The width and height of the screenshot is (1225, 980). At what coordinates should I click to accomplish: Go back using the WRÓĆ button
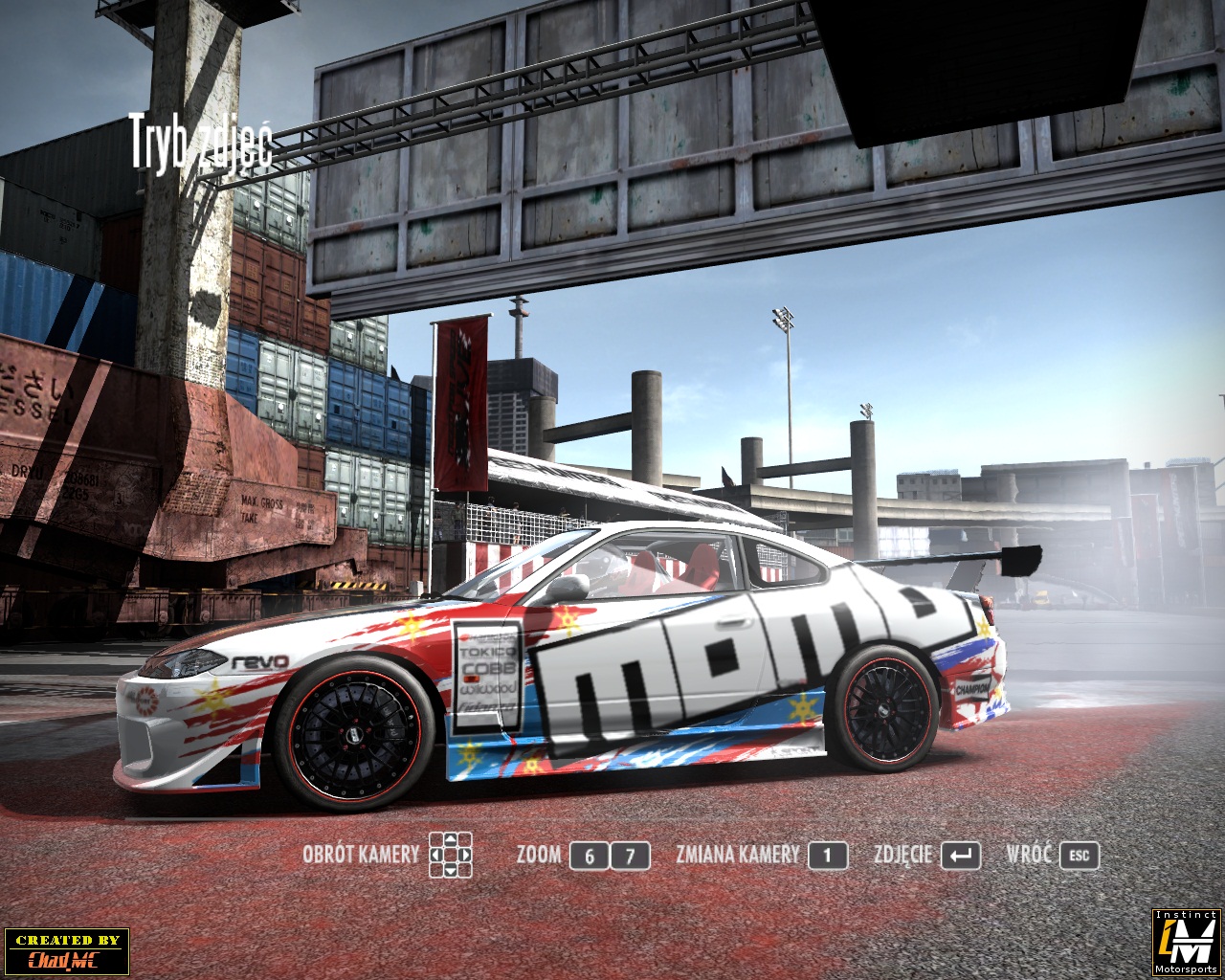point(1079,855)
